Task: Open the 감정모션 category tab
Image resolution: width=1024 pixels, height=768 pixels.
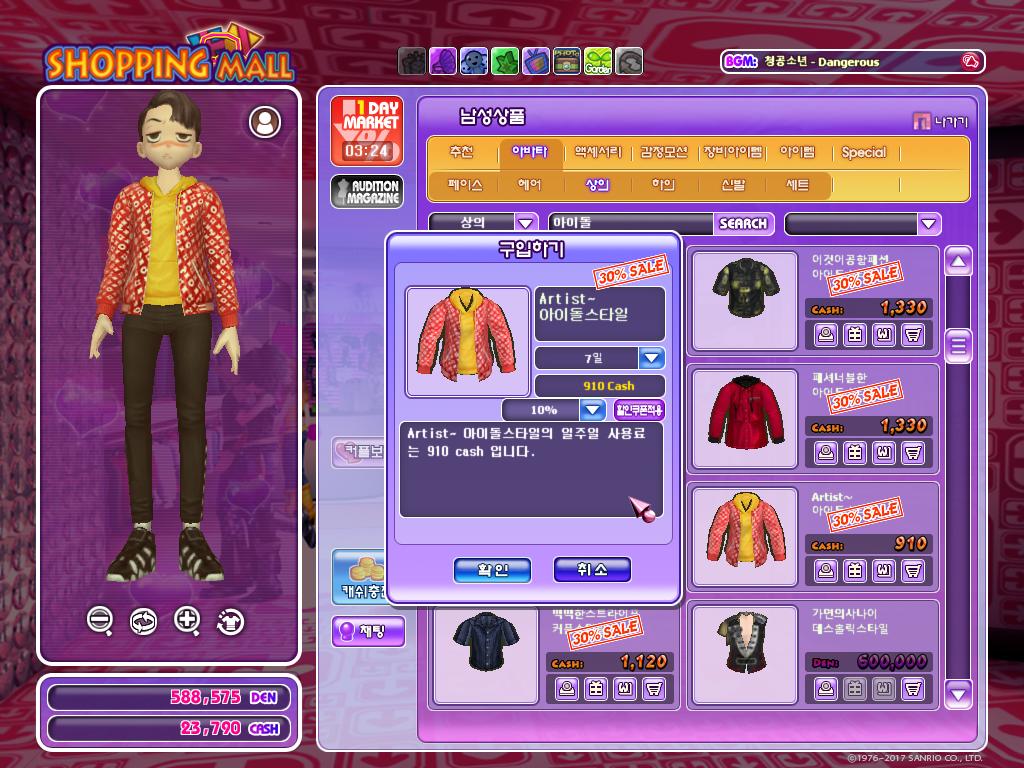Action: point(664,153)
